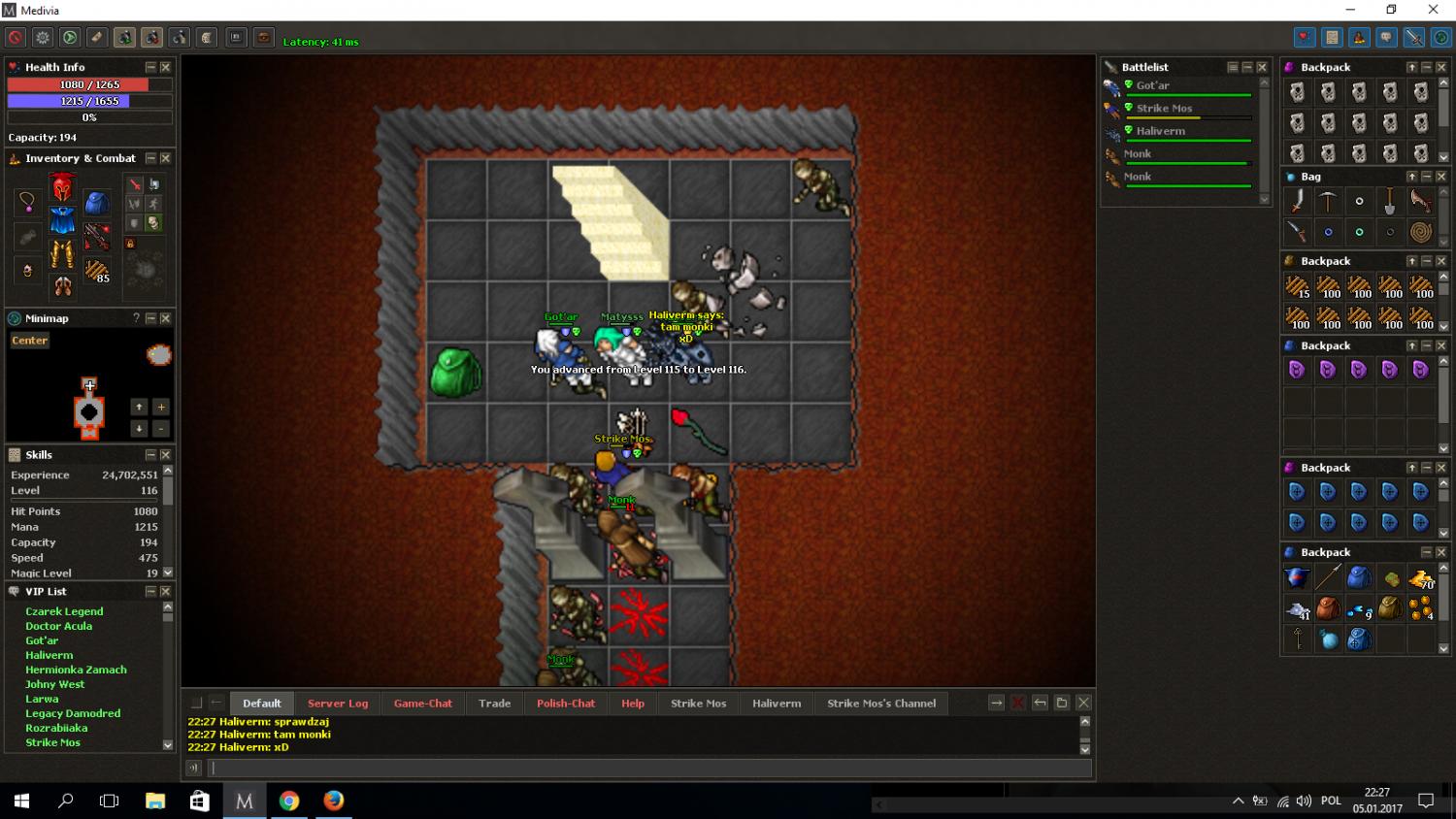Open Chrome from the Windows taskbar
The image size is (1456, 819).
(x=289, y=801)
